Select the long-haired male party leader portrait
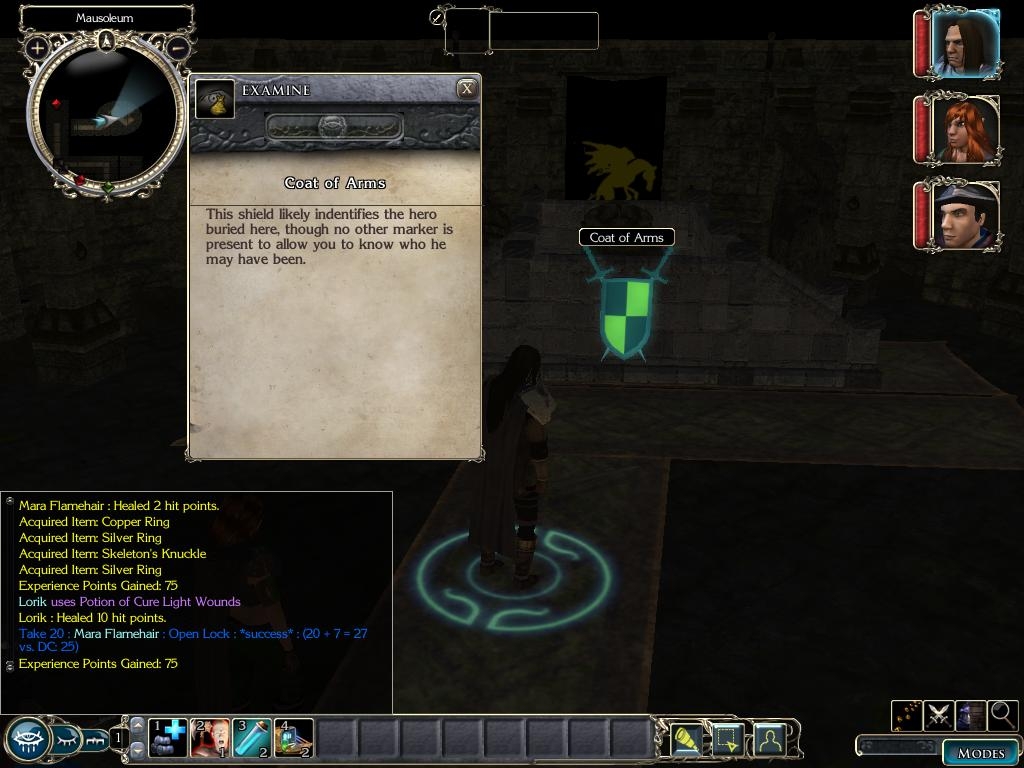This screenshot has width=1024, height=768. click(x=964, y=44)
